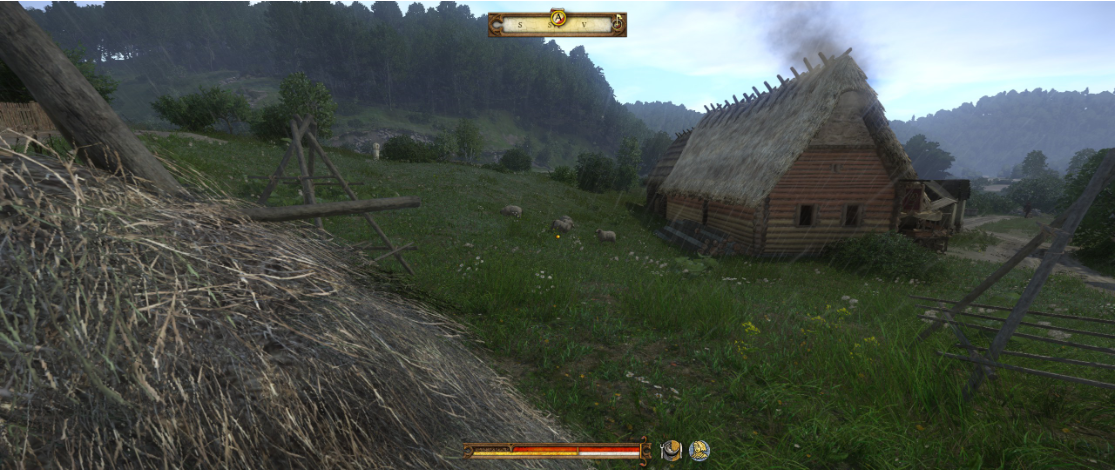
Task: Click the quest marker A on compass
Action: click(558, 17)
